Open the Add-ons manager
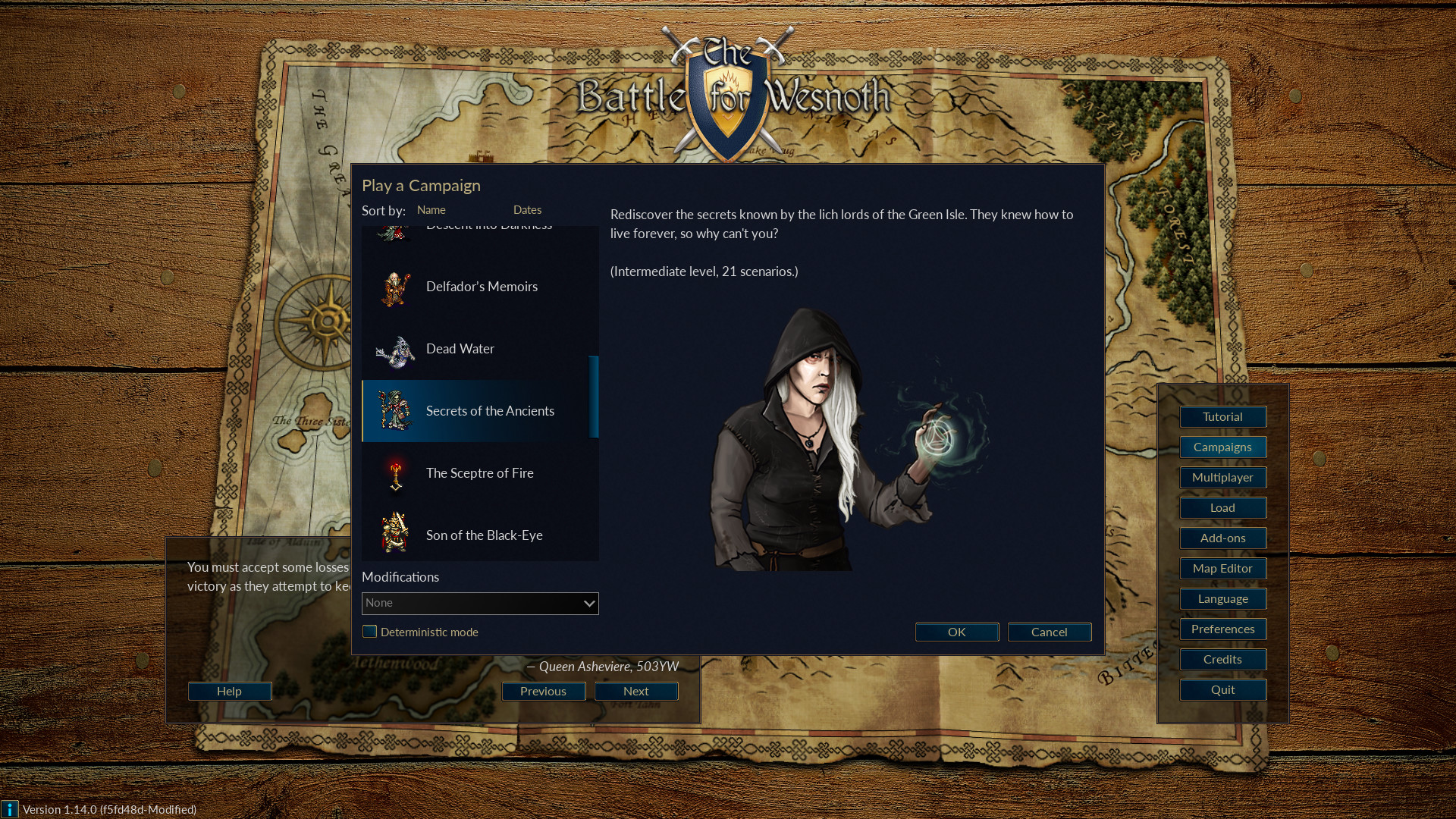 pyautogui.click(x=1222, y=538)
